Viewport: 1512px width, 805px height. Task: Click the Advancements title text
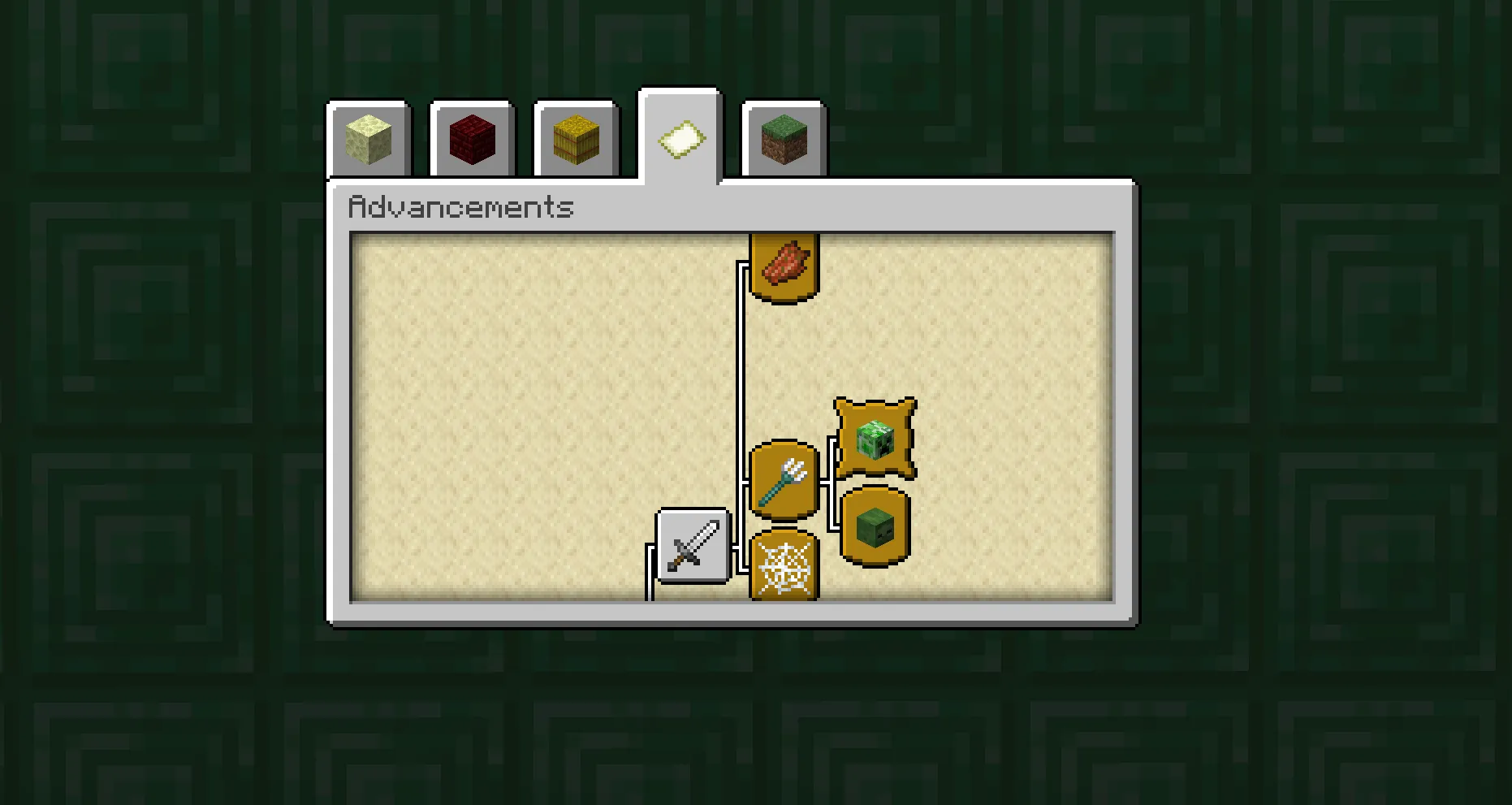(461, 208)
